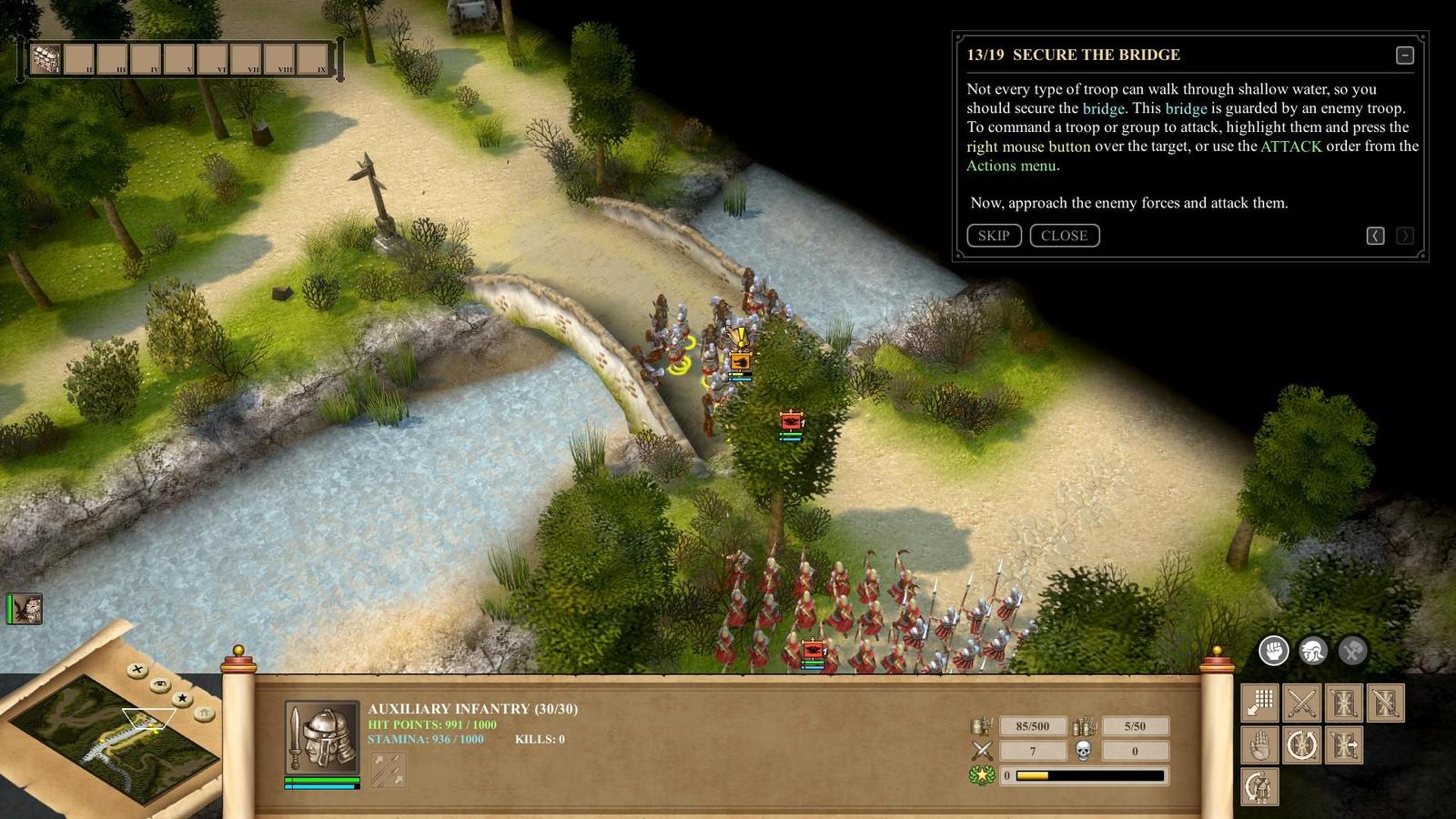1456x819 pixels.
Task: Issue the open hand halt order
Action: 1260,745
